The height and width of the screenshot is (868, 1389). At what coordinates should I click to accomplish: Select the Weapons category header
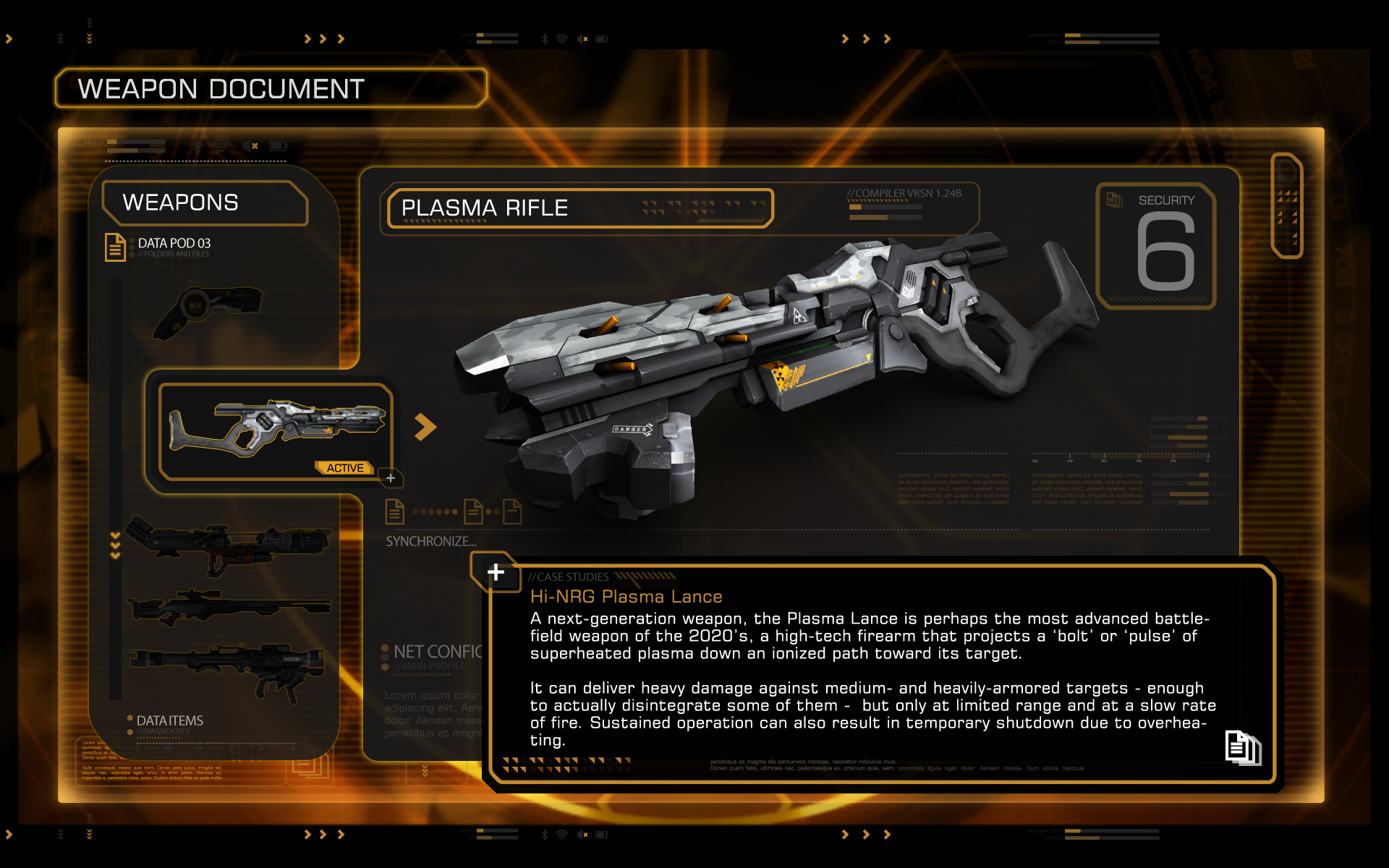click(204, 203)
